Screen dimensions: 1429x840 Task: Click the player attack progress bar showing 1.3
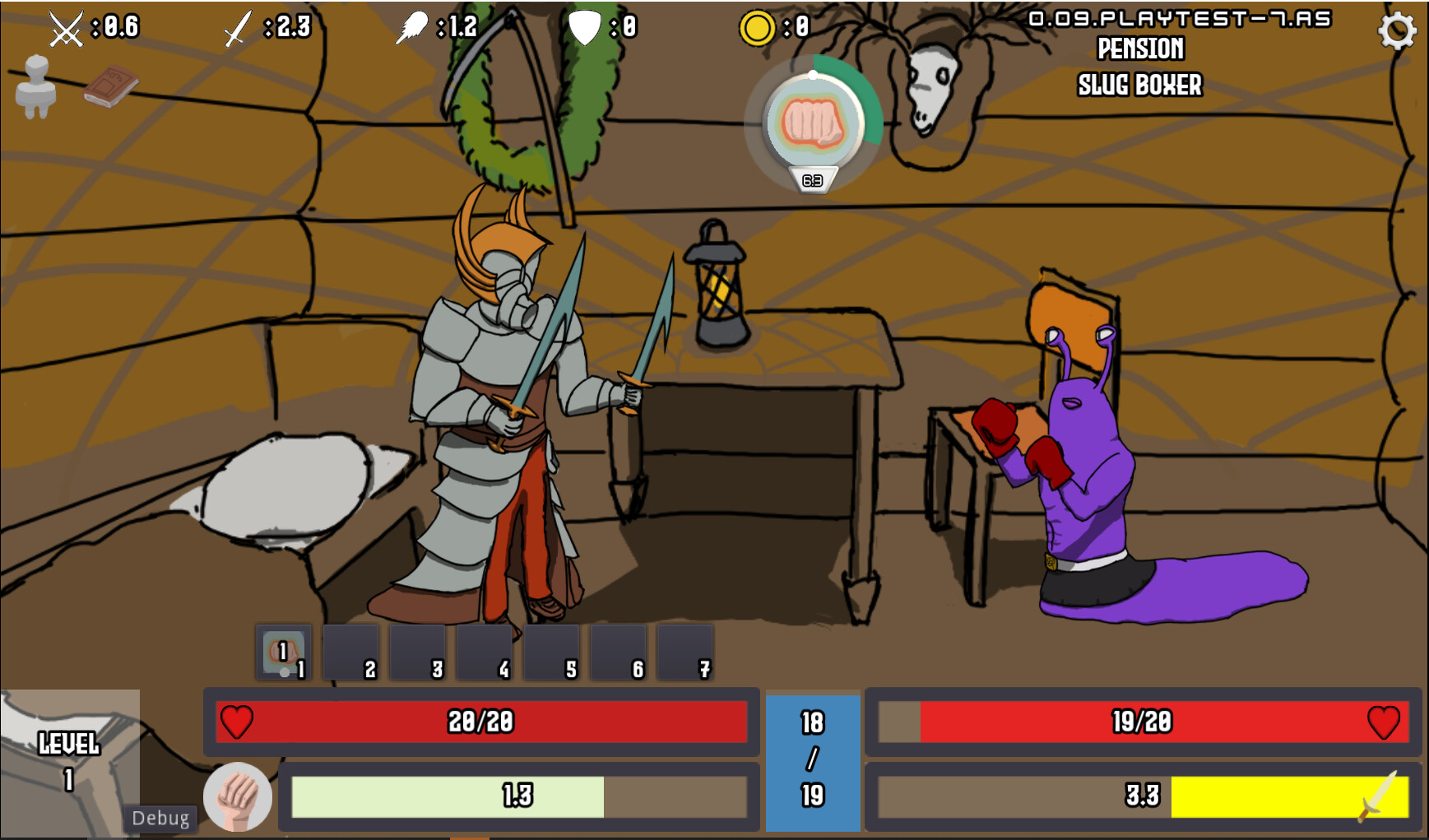[518, 795]
